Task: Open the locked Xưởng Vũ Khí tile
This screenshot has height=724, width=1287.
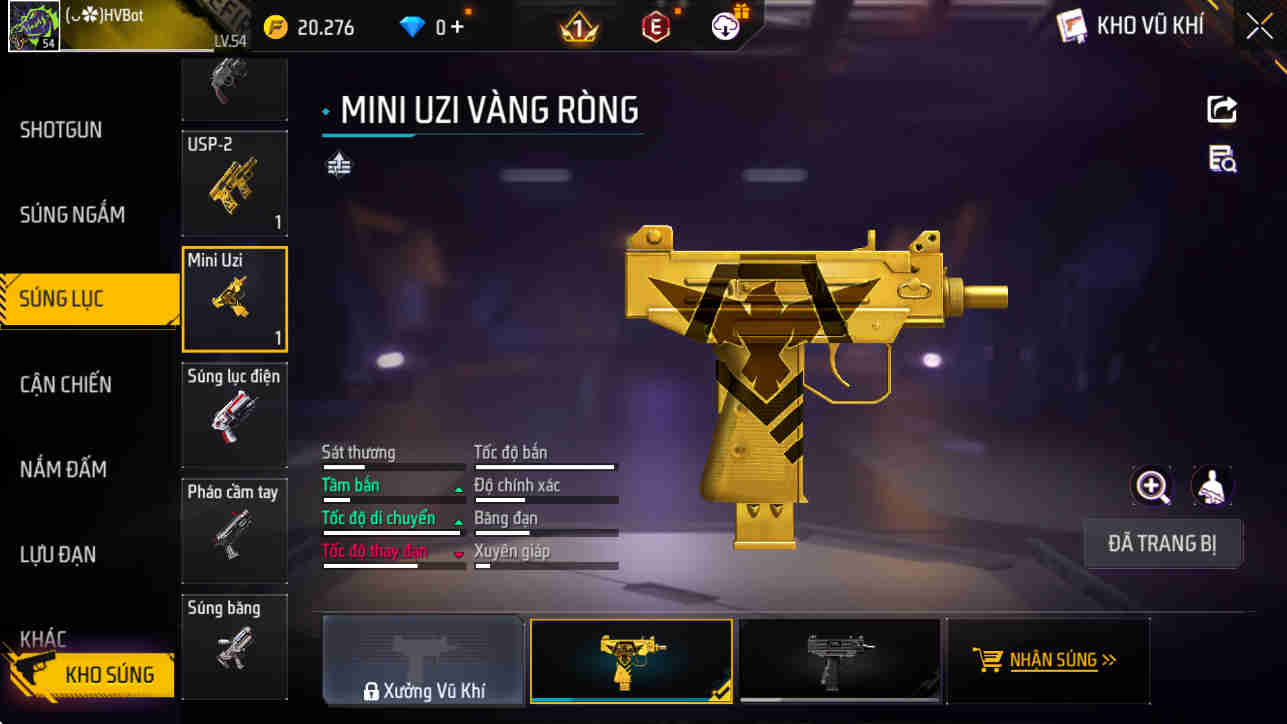Action: [x=423, y=660]
